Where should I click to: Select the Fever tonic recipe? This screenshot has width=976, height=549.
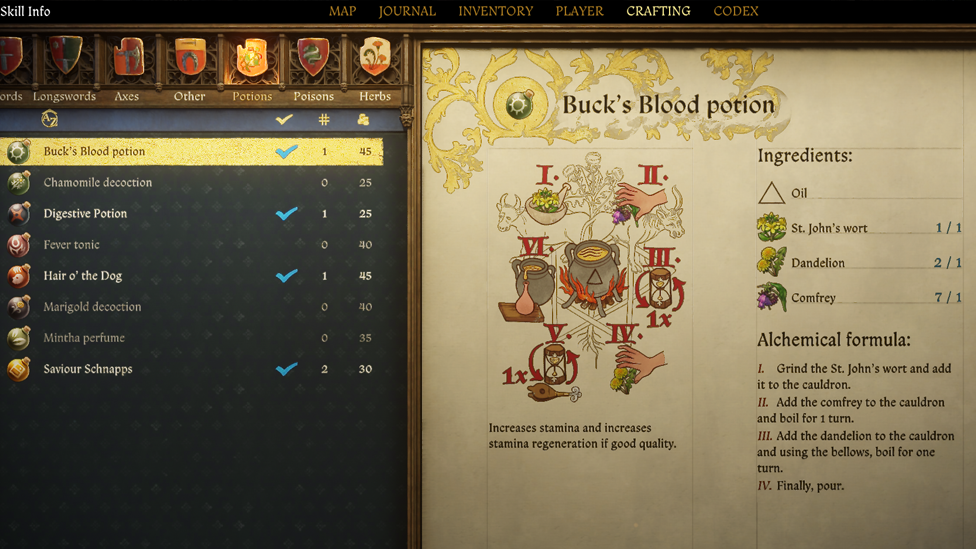coord(72,245)
